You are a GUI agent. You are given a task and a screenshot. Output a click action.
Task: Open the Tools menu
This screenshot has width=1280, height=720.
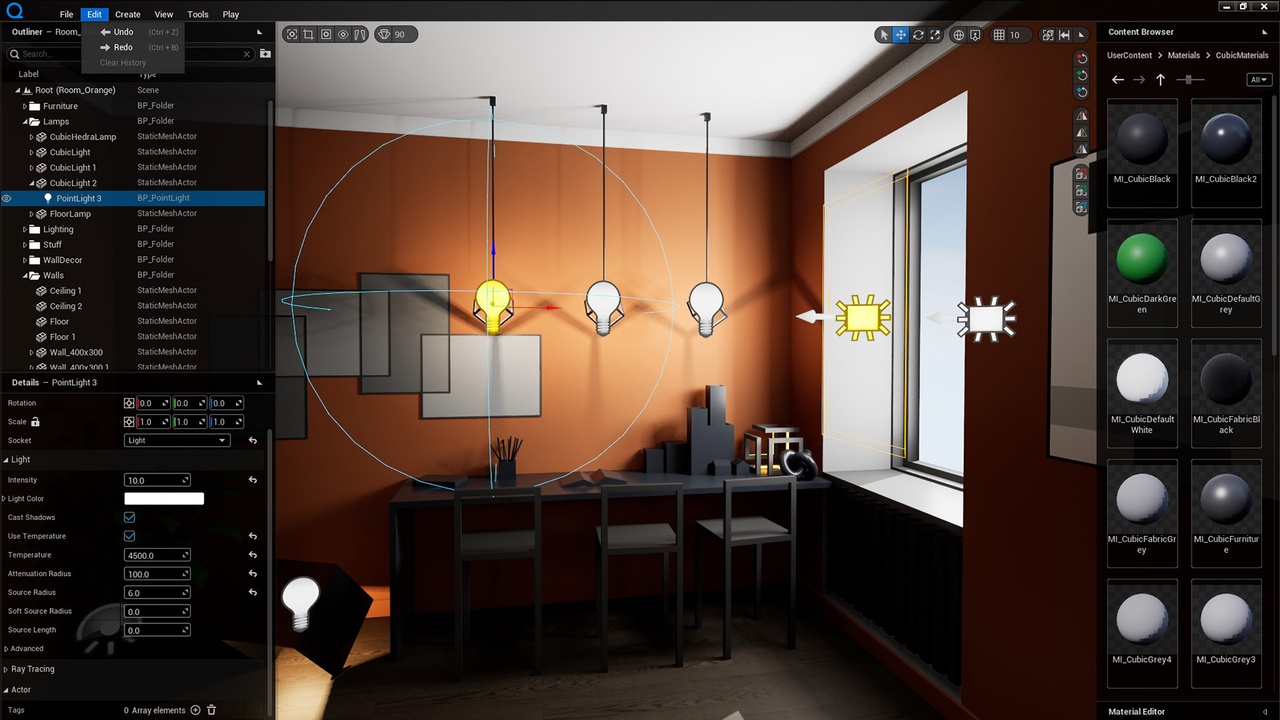click(198, 14)
